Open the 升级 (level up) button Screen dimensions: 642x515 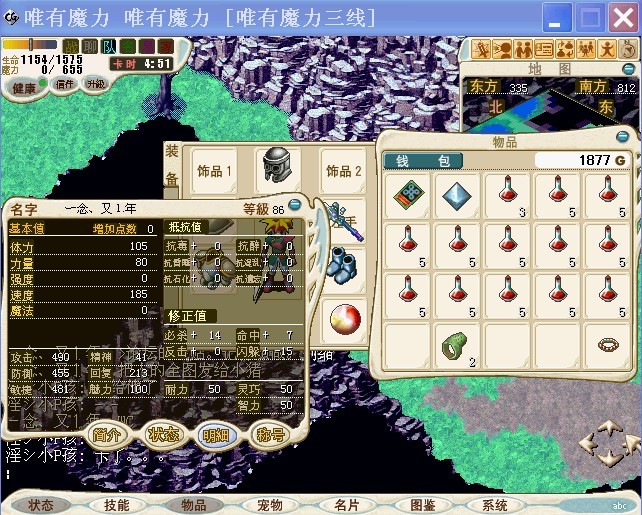[x=95, y=84]
